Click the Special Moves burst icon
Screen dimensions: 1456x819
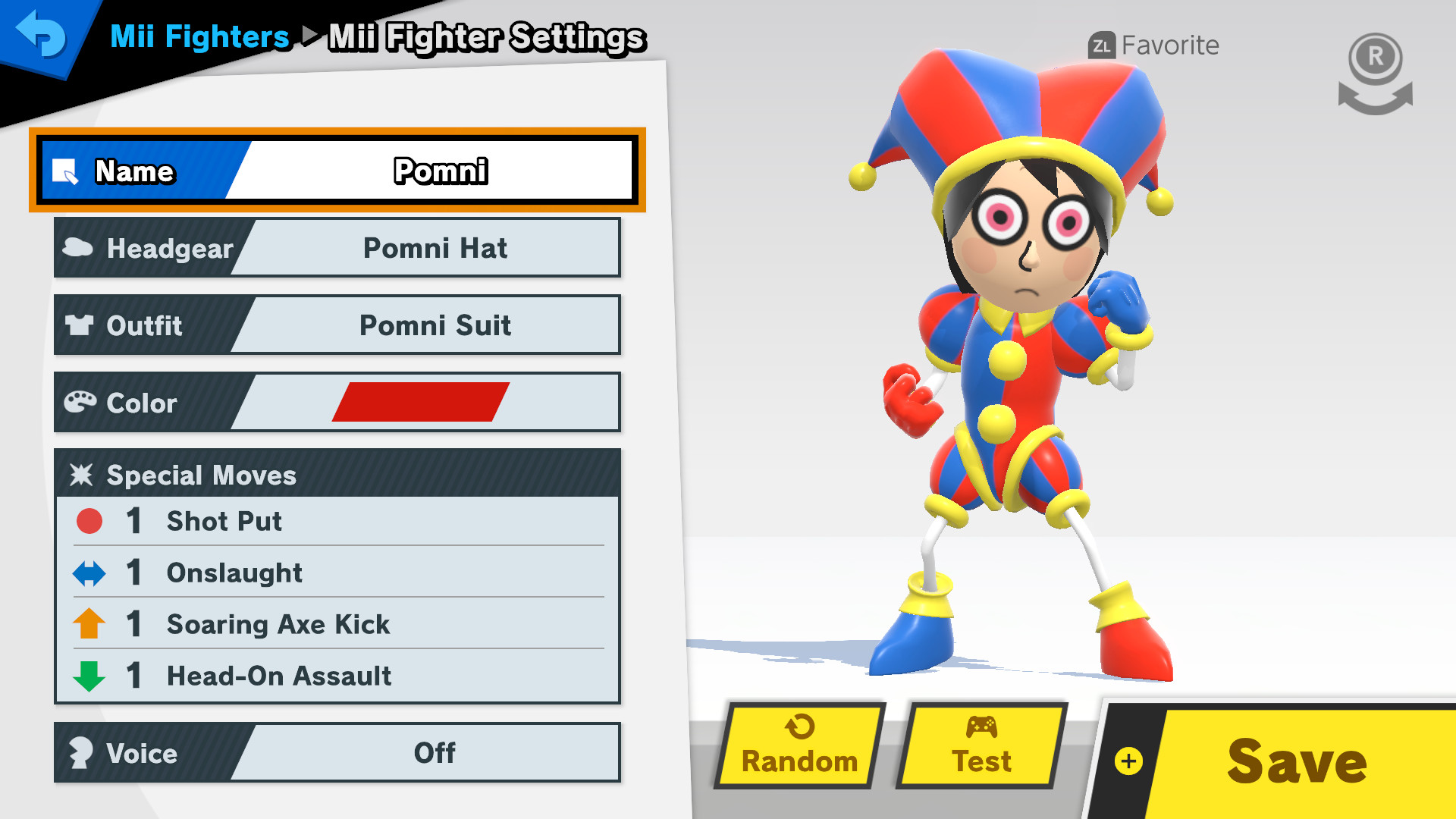[81, 475]
